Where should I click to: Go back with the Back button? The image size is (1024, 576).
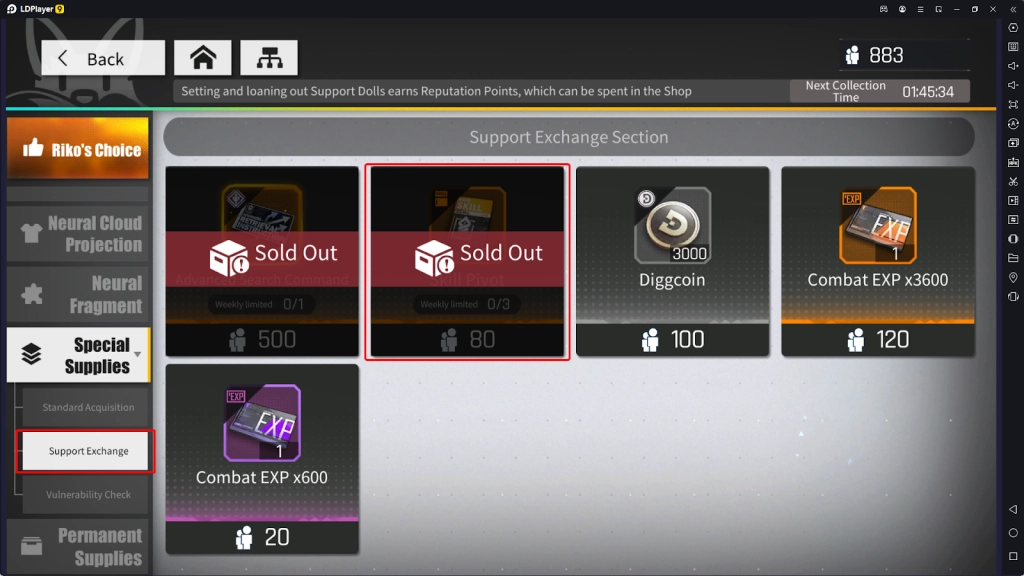point(103,58)
